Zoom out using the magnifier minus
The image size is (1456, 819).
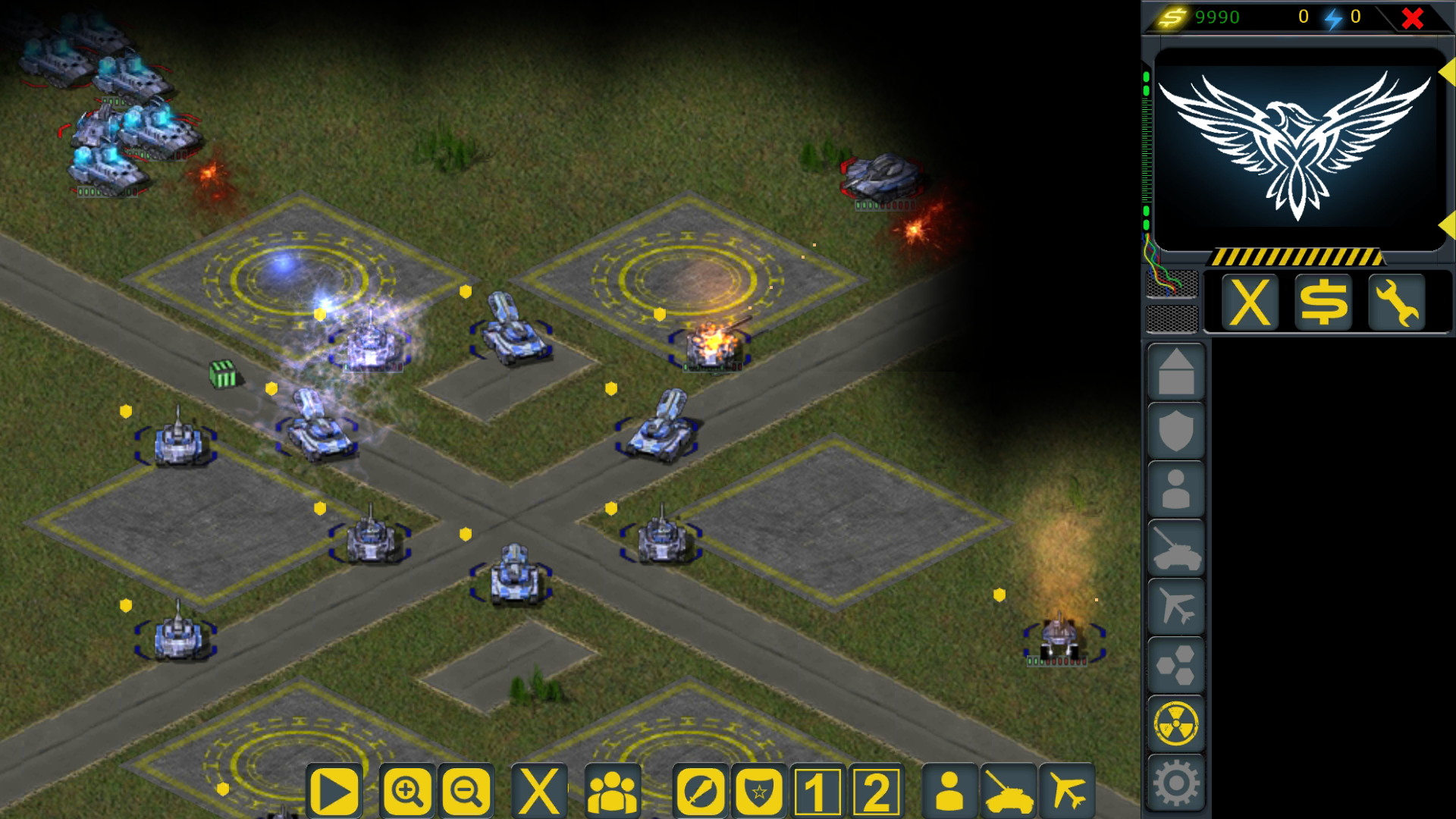[x=465, y=792]
